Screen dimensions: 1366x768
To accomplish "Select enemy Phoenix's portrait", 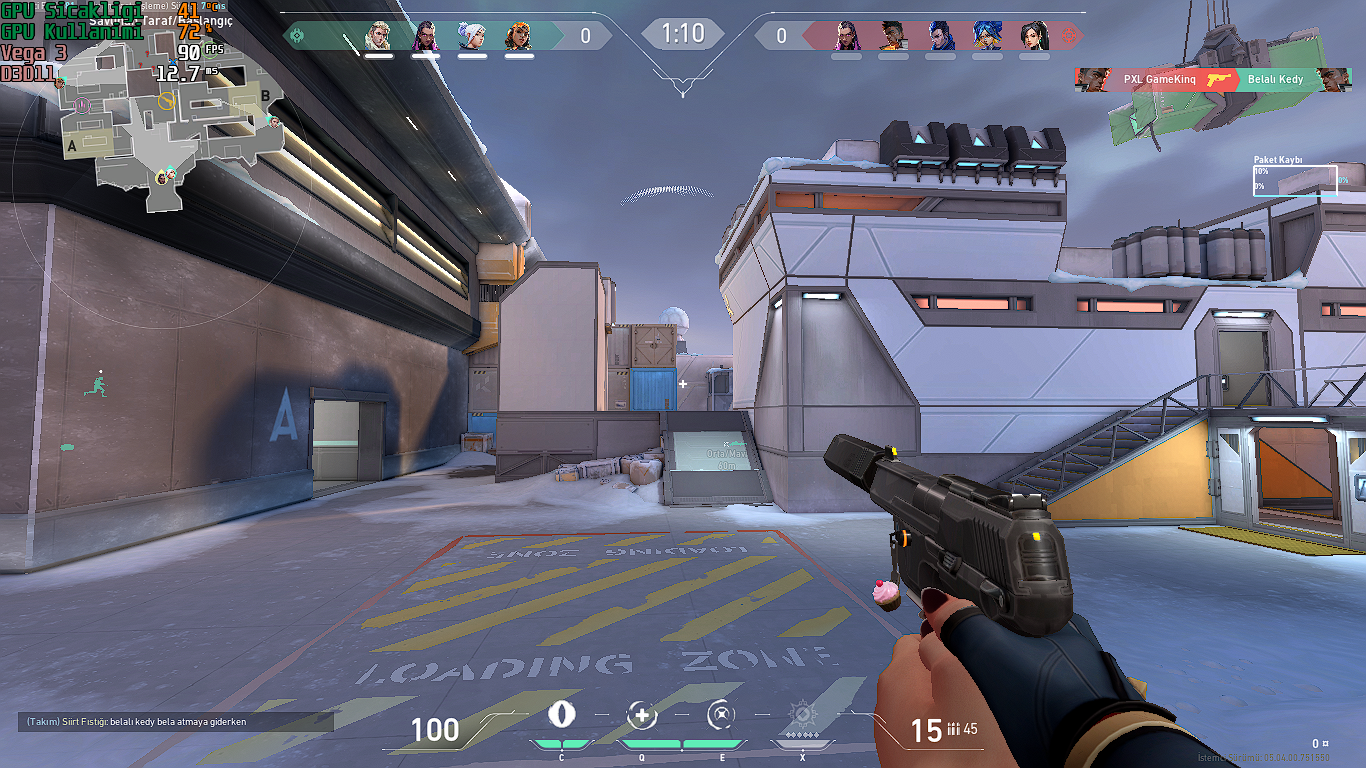I will tap(893, 36).
